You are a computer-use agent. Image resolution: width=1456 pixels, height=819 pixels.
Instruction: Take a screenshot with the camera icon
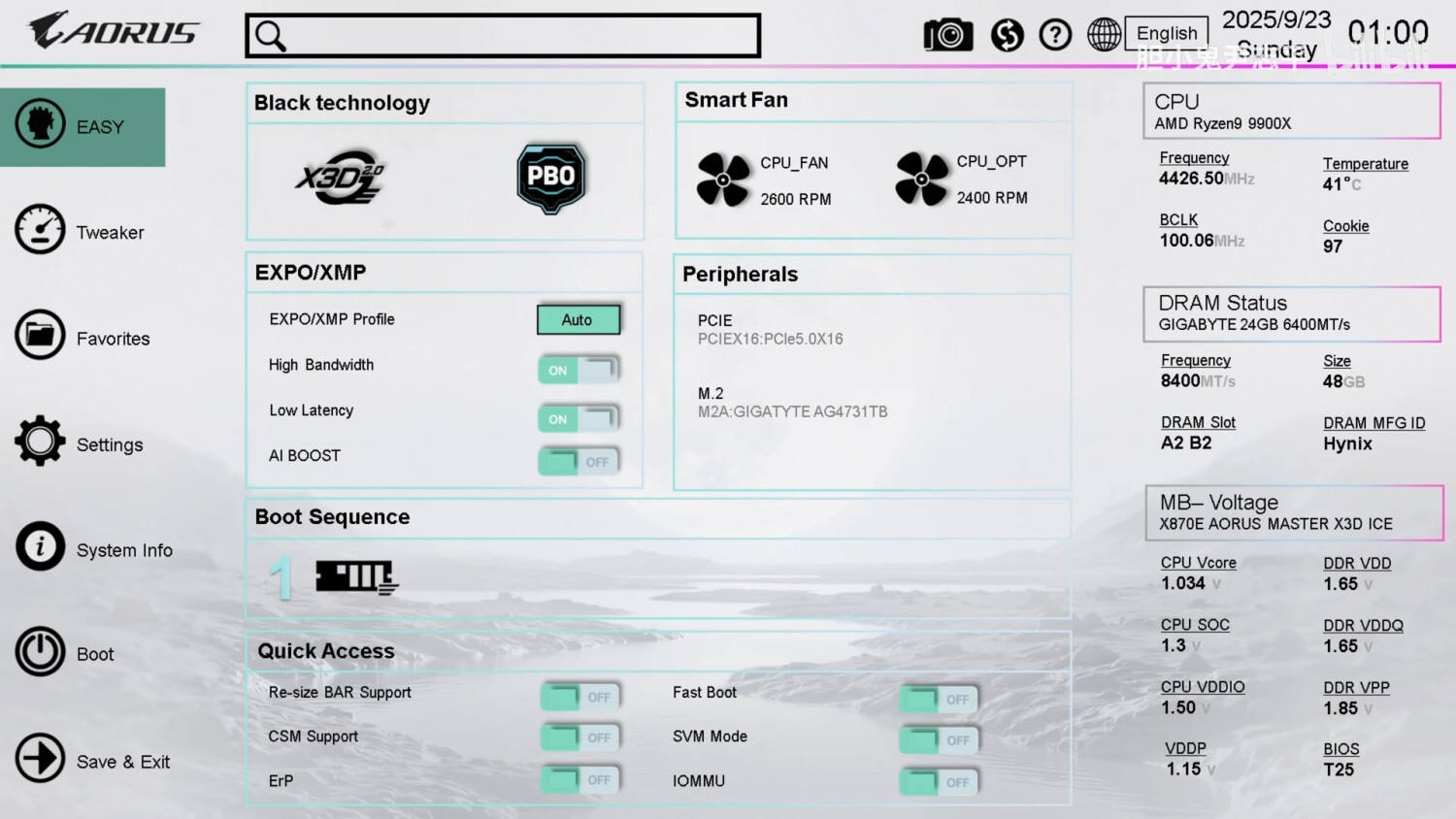click(947, 36)
